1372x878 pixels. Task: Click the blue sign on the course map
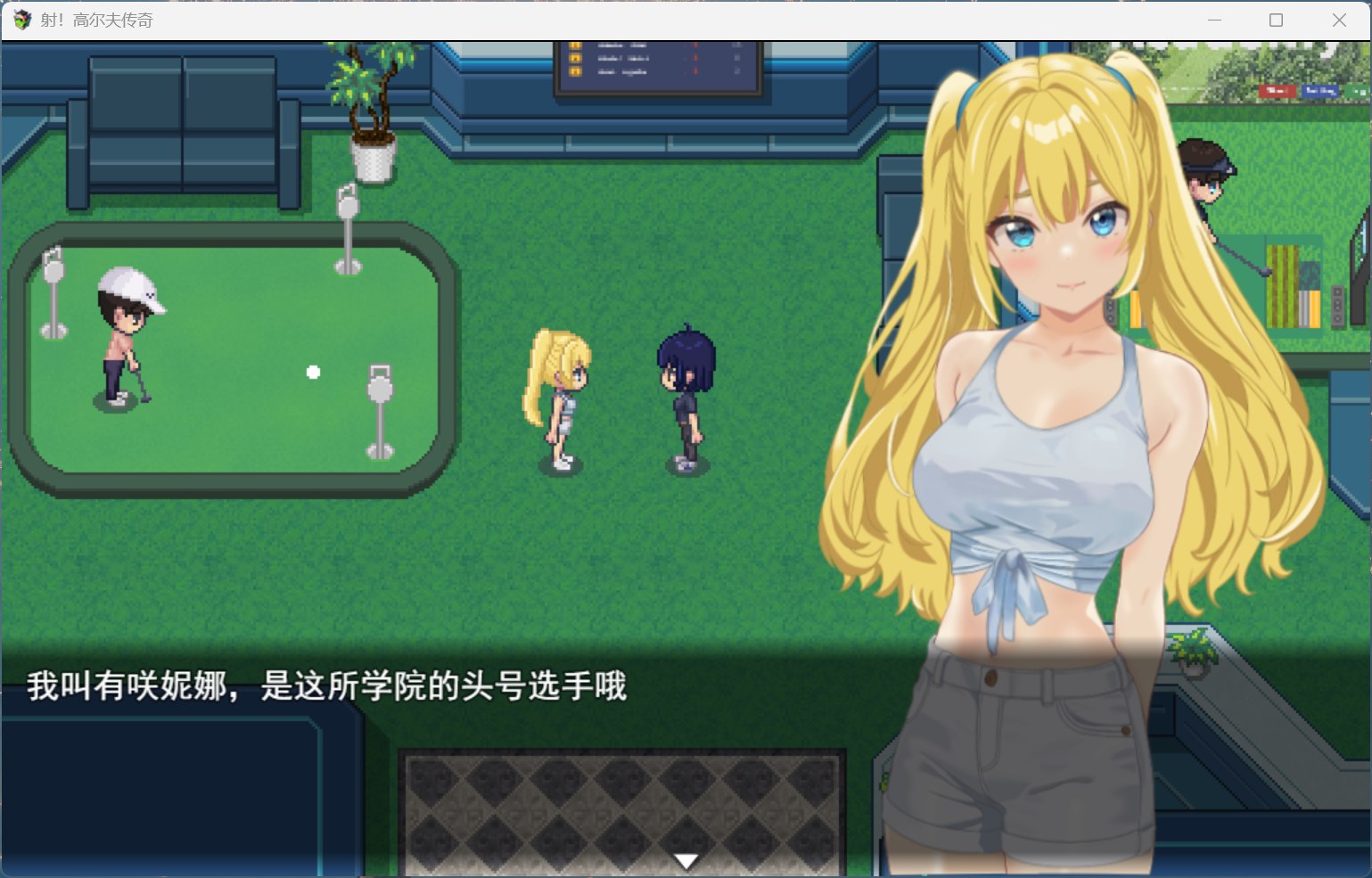1320,92
